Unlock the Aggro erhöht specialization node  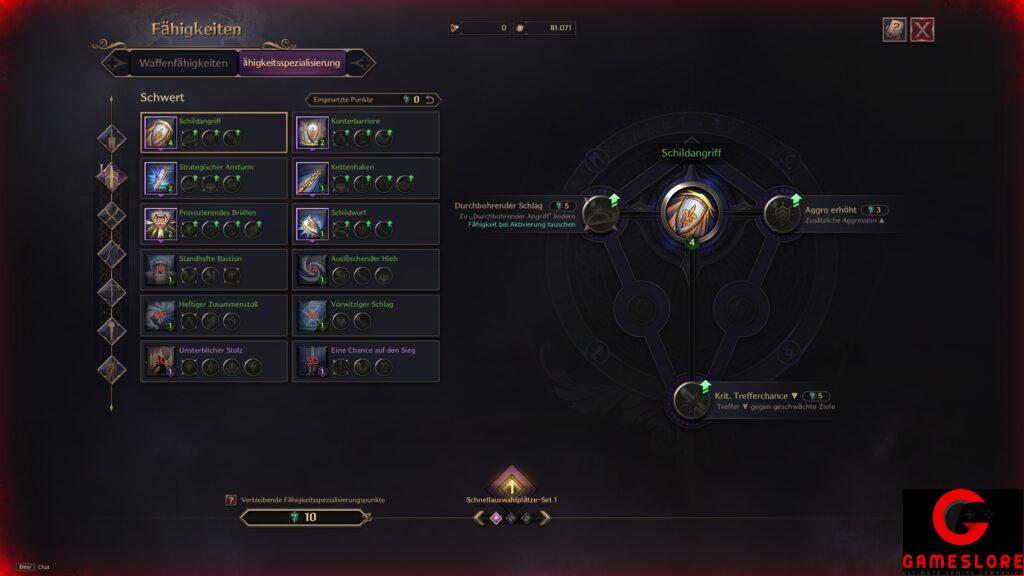click(781, 213)
